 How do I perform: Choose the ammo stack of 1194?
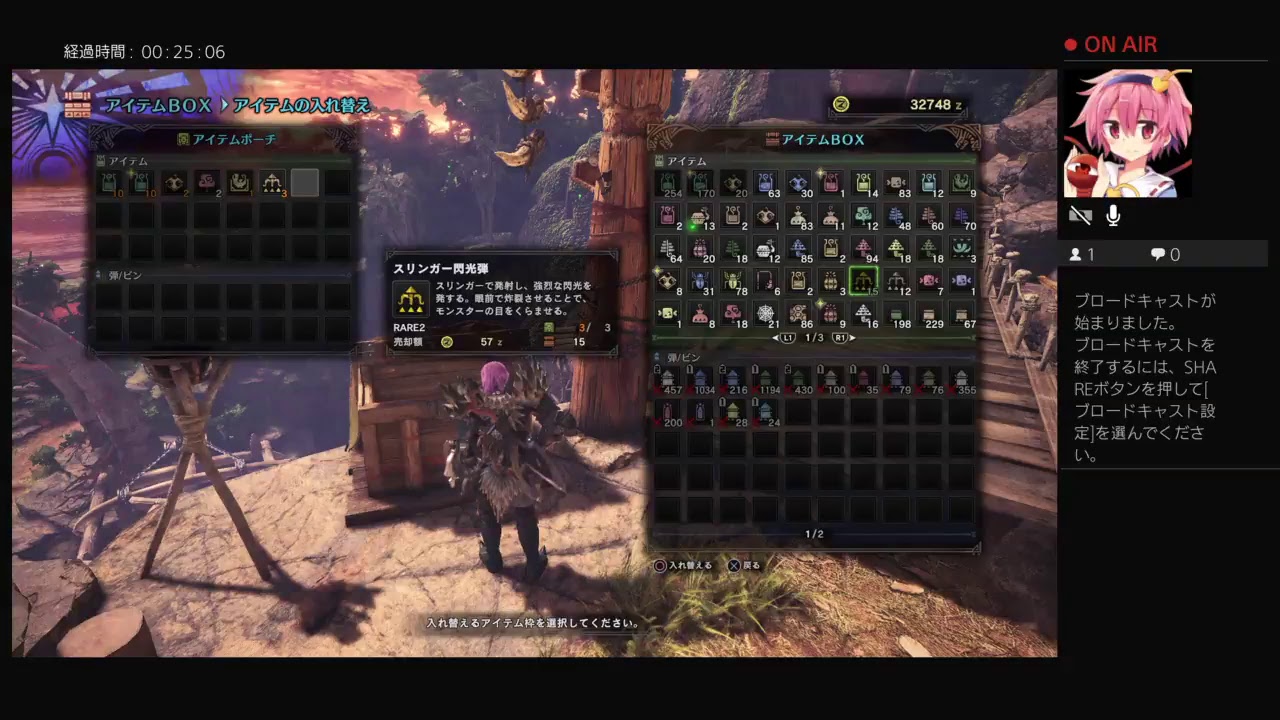tap(766, 379)
